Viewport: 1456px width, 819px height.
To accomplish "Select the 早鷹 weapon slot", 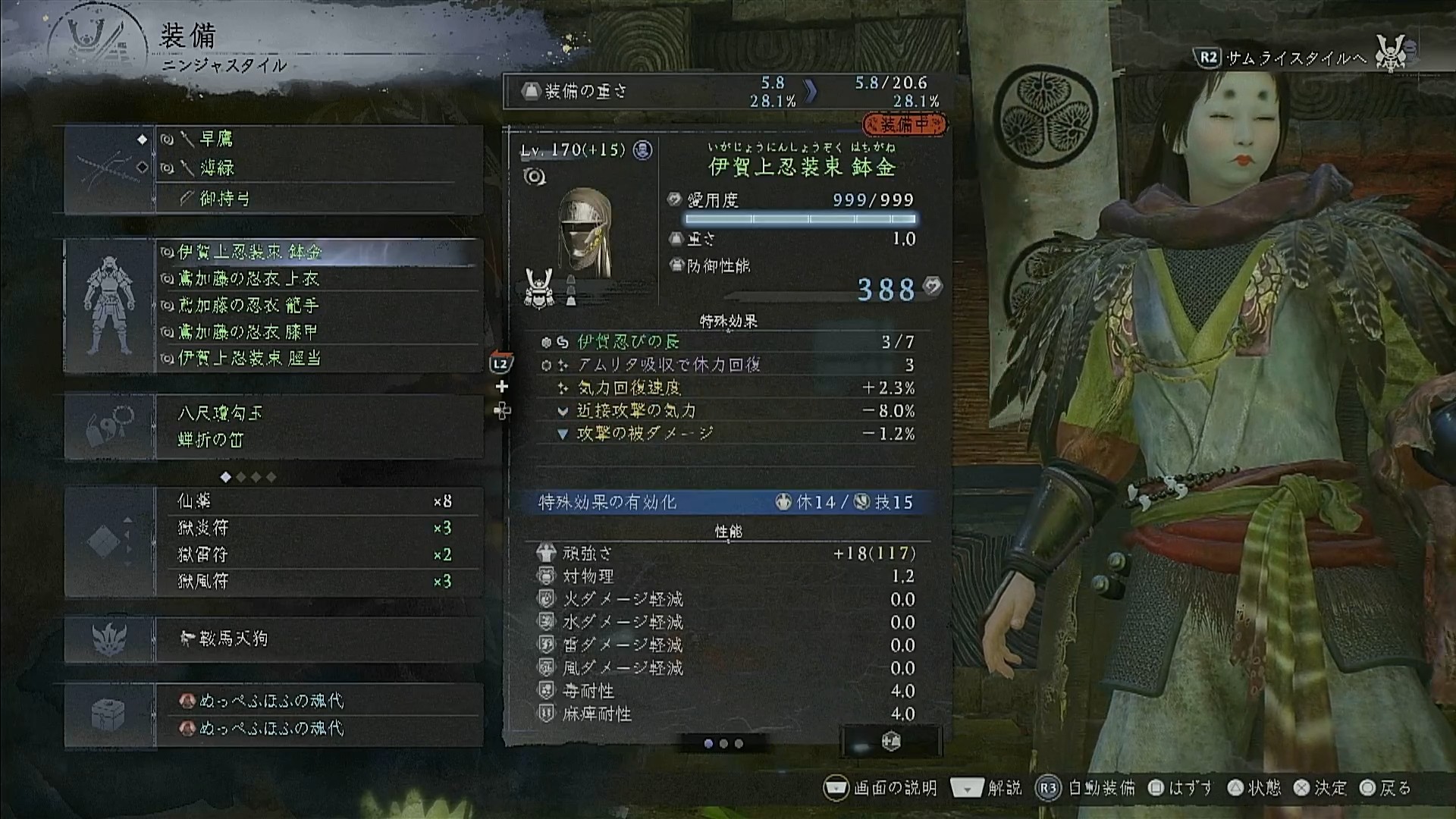I will tap(318, 140).
